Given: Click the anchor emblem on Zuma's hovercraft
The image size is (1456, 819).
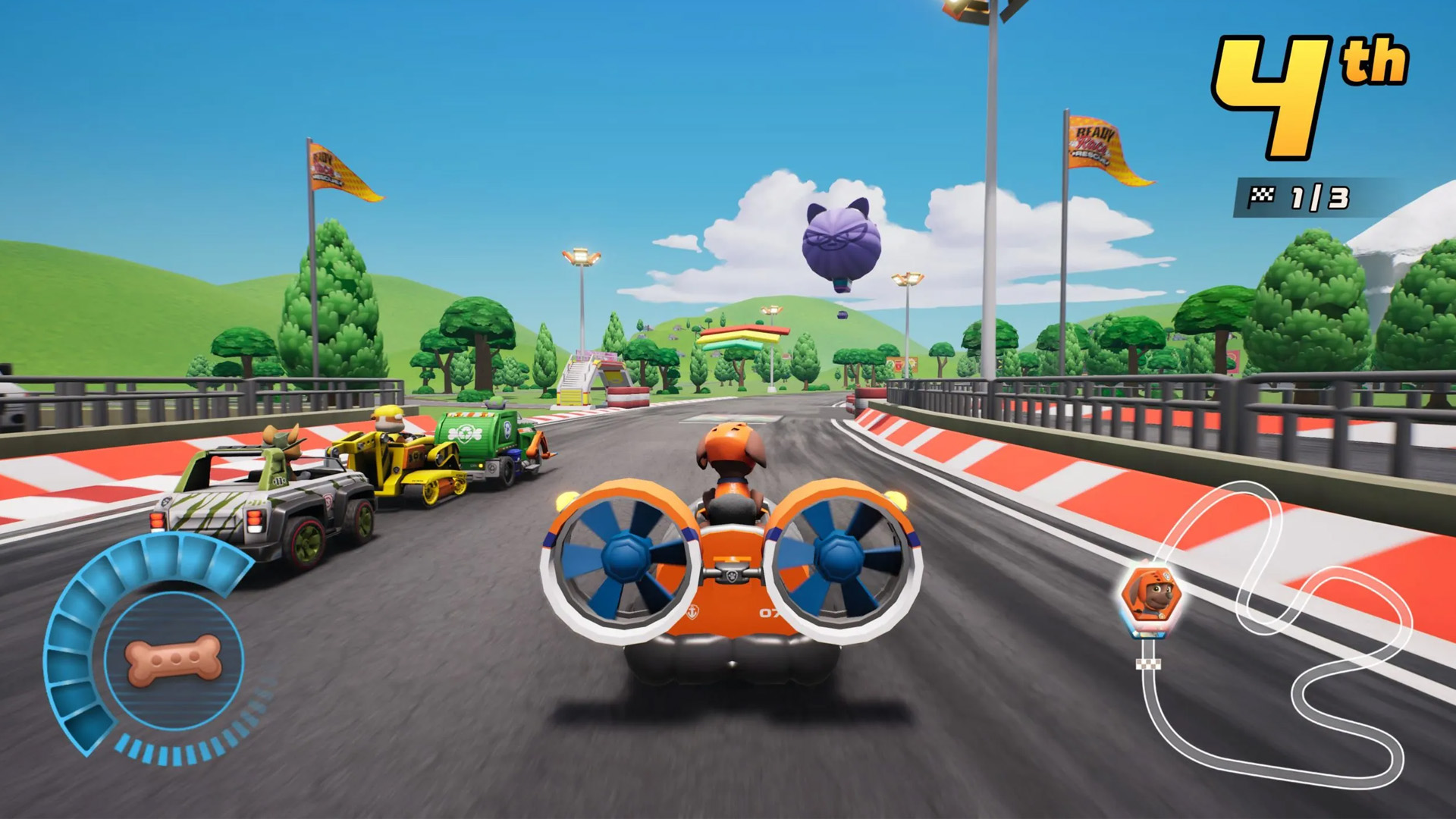Looking at the screenshot, I should tap(693, 612).
